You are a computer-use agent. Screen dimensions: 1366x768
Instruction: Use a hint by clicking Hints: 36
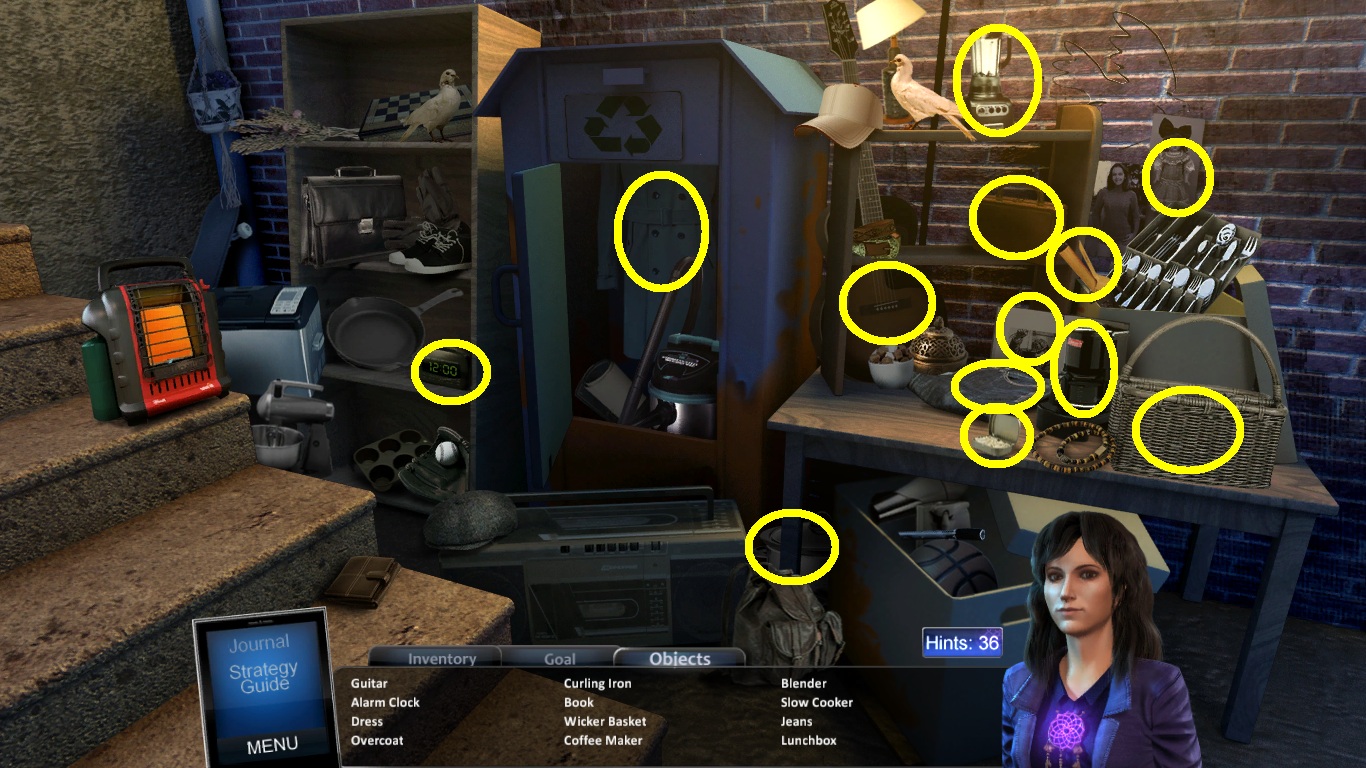click(962, 643)
